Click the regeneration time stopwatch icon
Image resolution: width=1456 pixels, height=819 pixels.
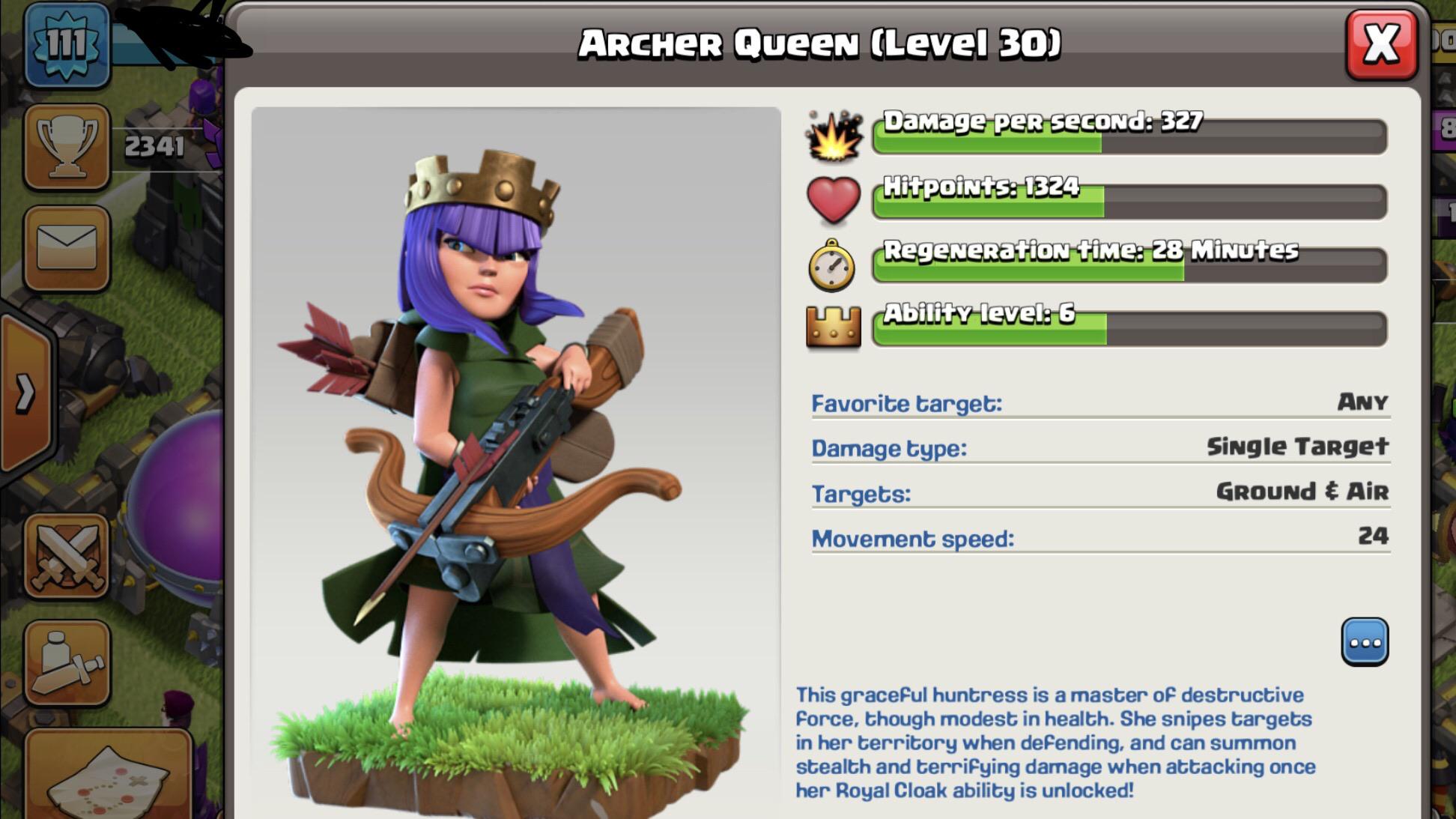(x=831, y=264)
